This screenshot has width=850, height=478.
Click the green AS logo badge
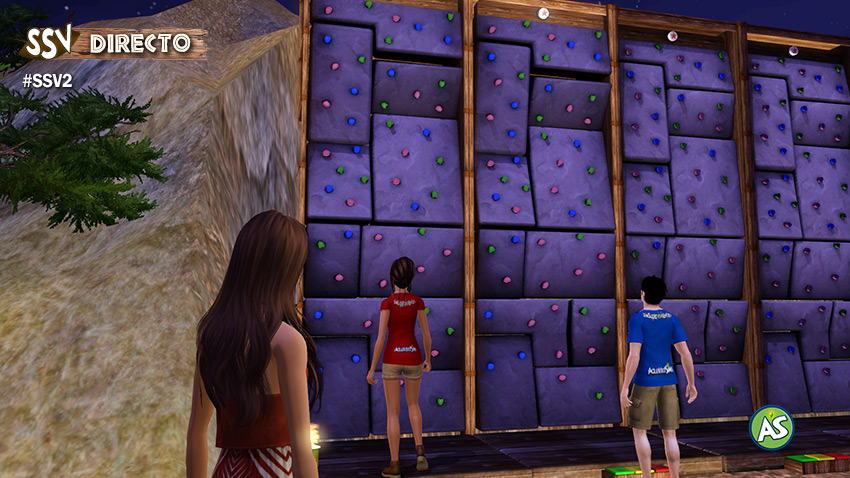pos(771,427)
